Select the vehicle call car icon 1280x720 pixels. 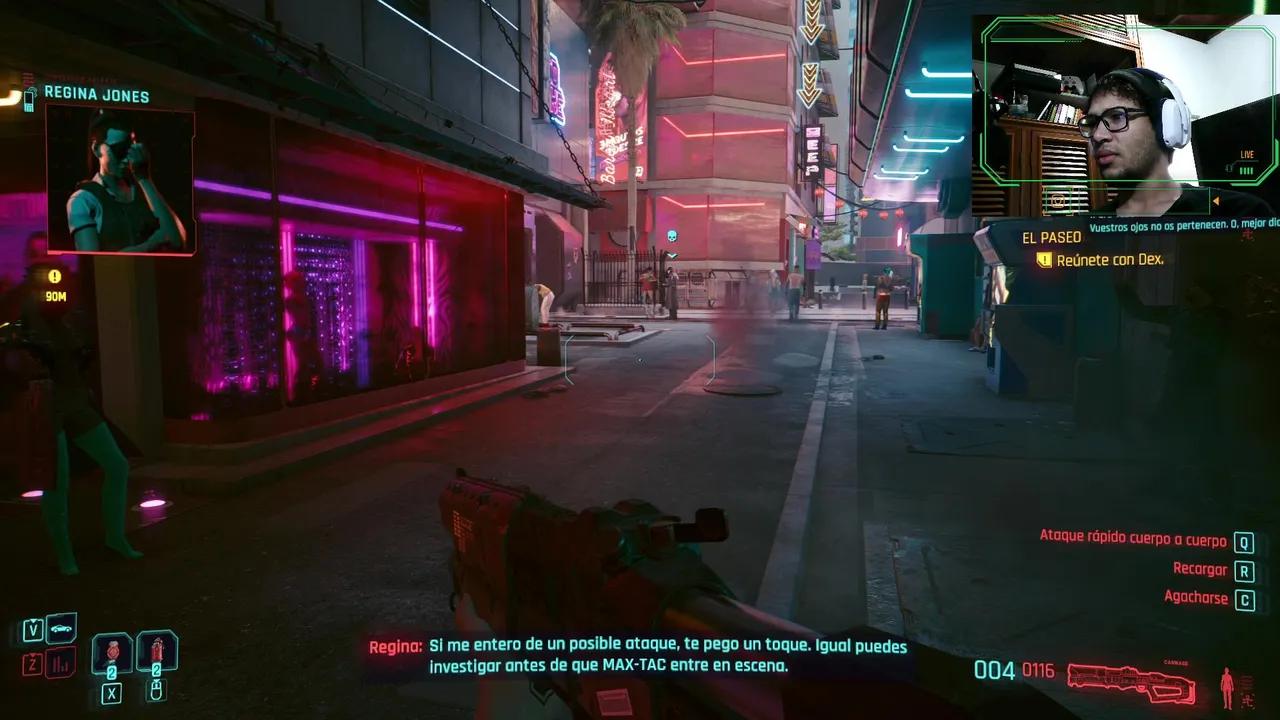[x=61, y=629]
